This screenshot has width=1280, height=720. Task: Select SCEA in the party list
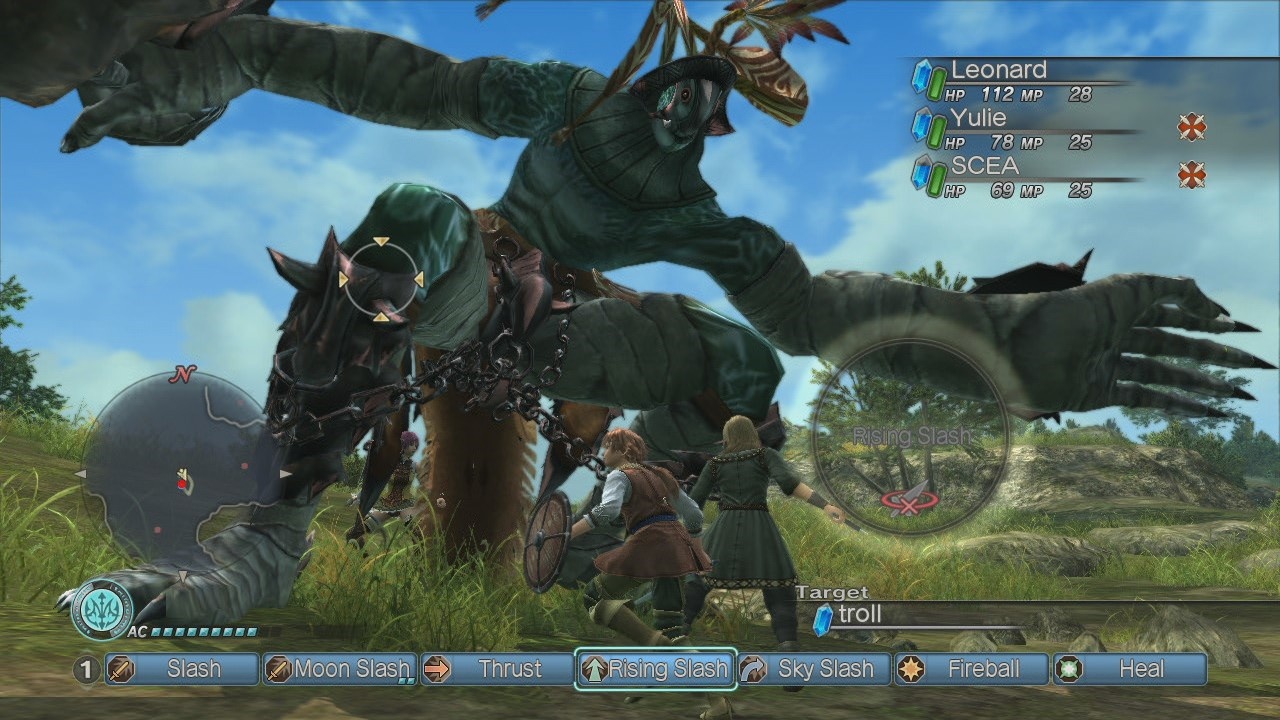pyautogui.click(x=984, y=166)
